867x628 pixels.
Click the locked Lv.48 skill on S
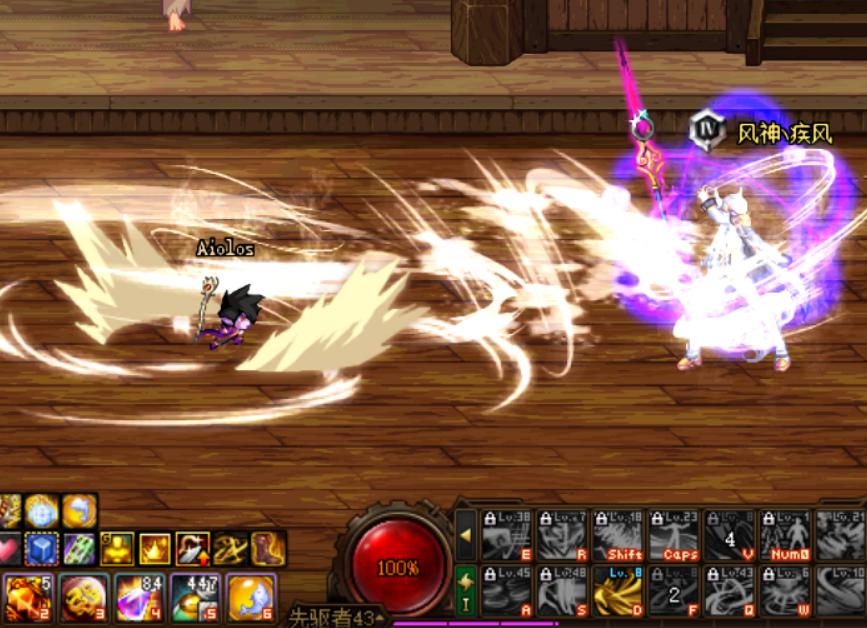(562, 590)
